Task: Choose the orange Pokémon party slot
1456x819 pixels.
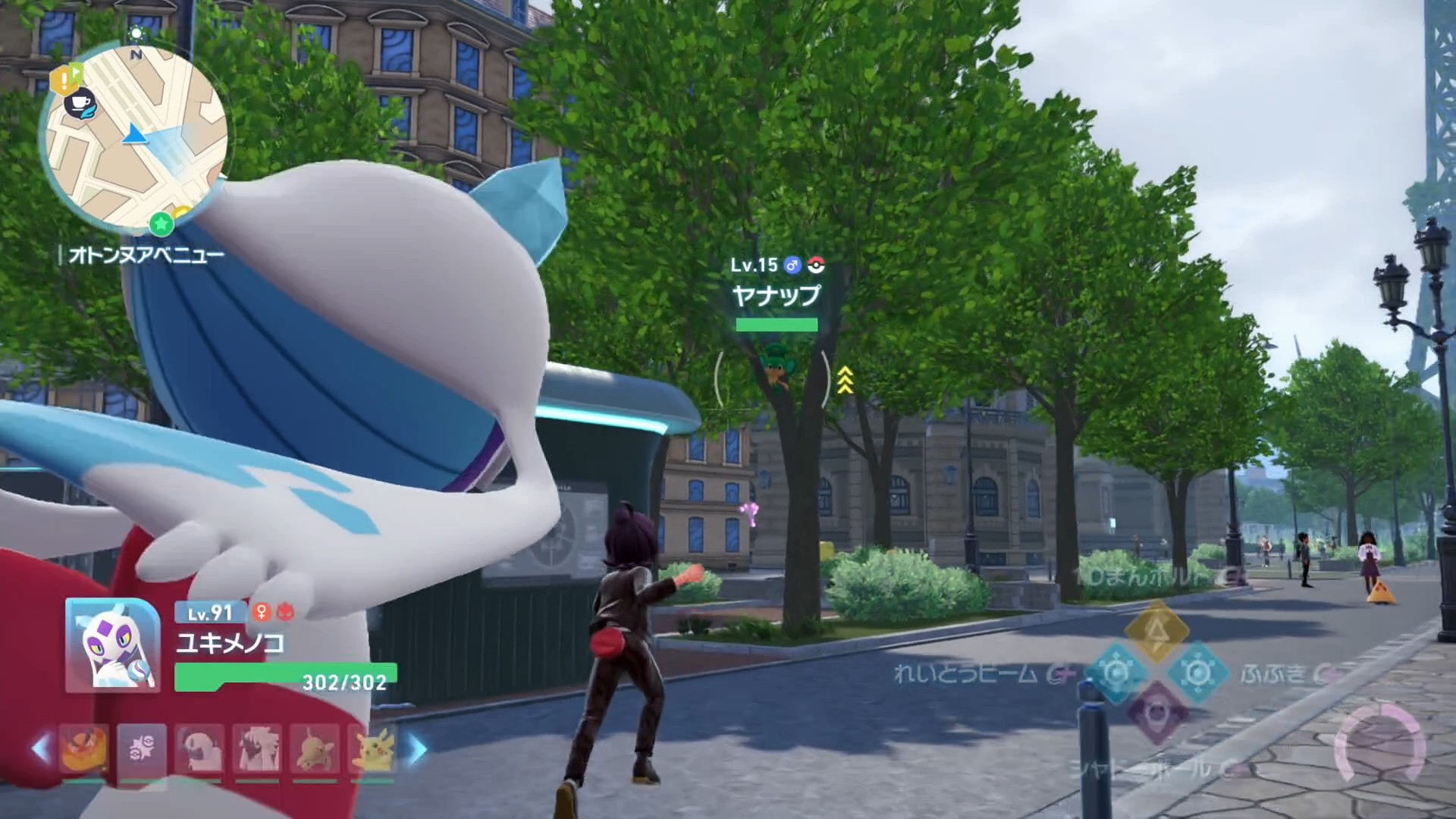Action: (x=83, y=749)
